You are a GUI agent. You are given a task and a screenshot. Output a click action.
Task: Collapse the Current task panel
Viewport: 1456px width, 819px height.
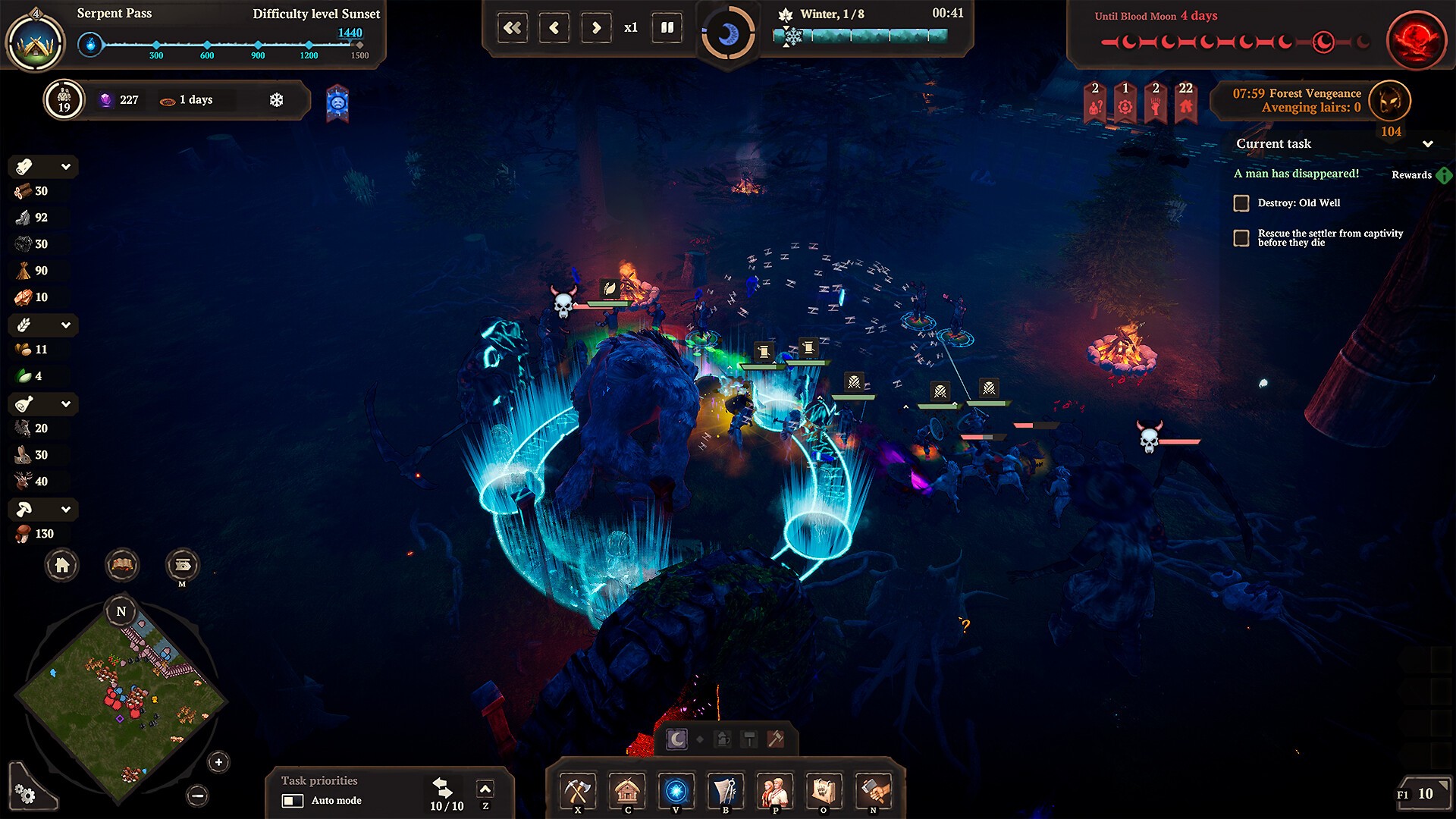click(x=1428, y=144)
